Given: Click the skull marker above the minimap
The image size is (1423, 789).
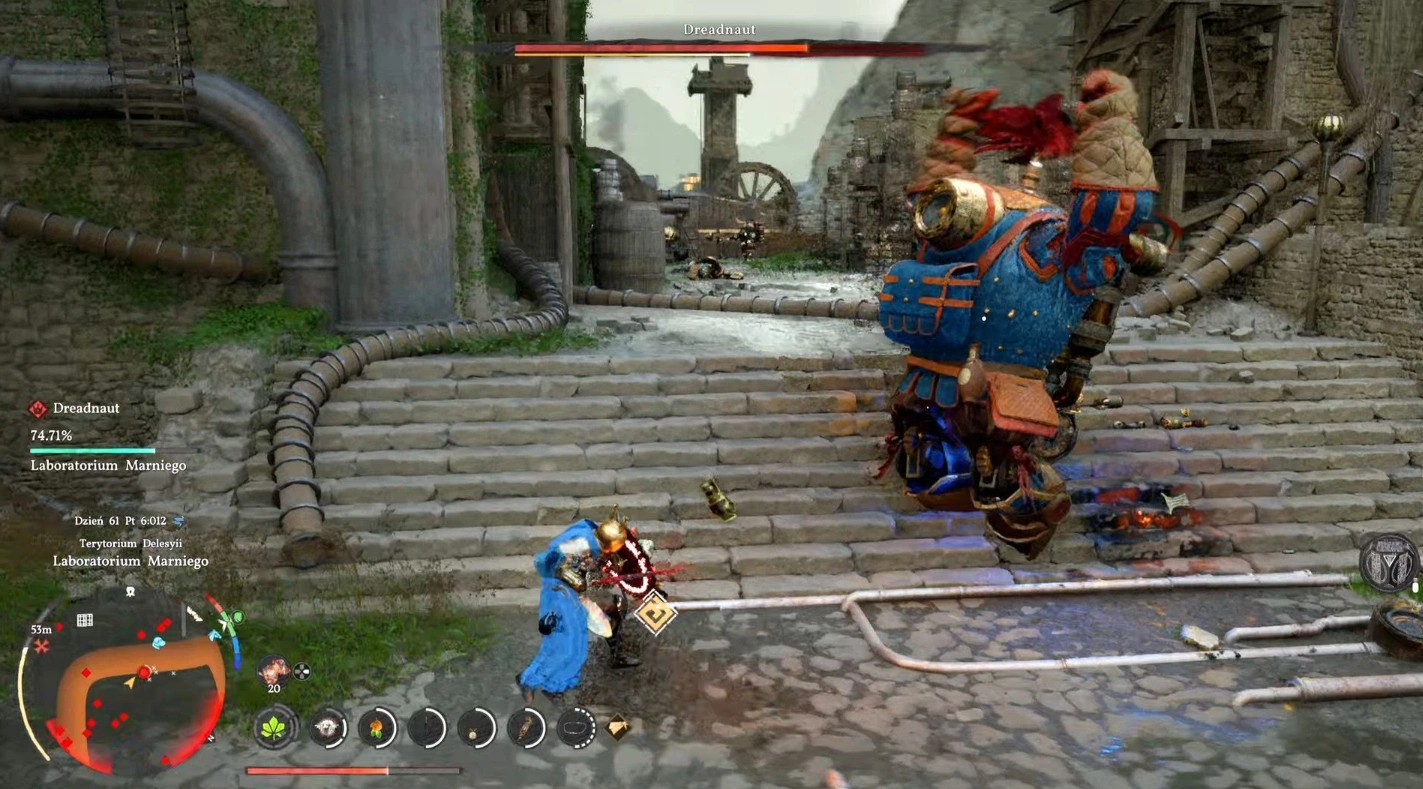Looking at the screenshot, I should click(x=130, y=592).
